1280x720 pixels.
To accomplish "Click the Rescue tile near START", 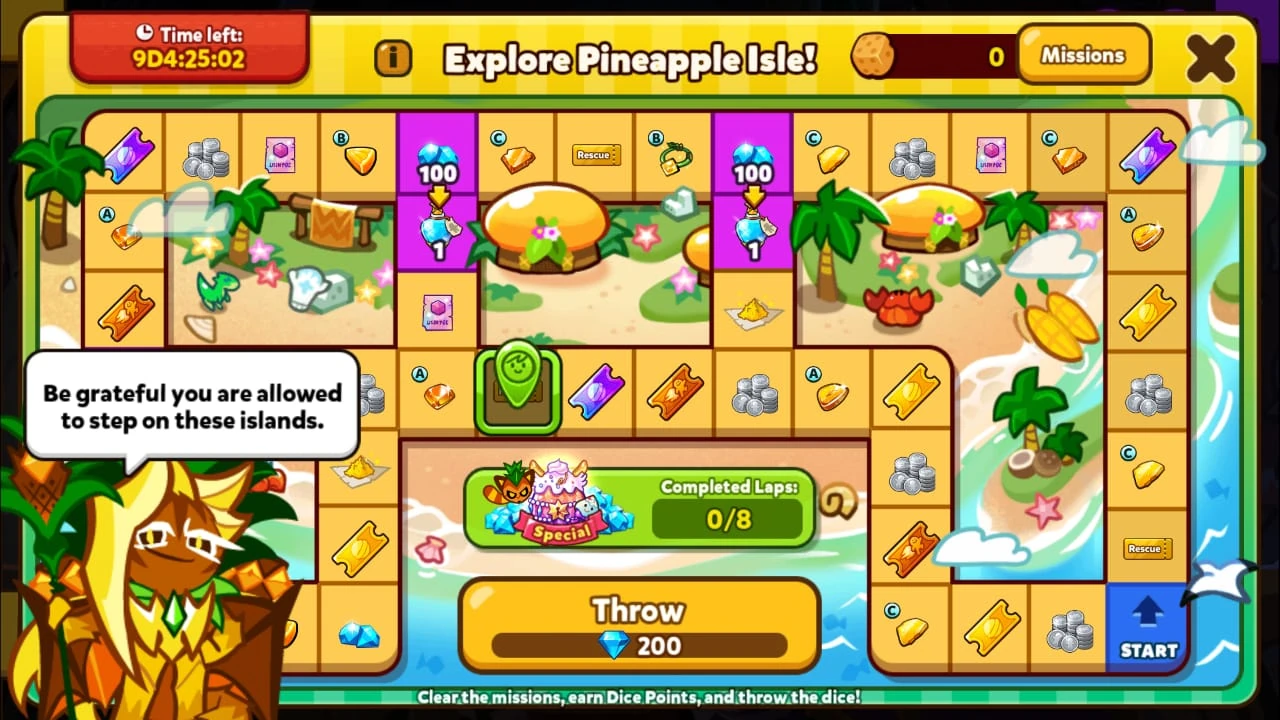I will pos(1147,548).
